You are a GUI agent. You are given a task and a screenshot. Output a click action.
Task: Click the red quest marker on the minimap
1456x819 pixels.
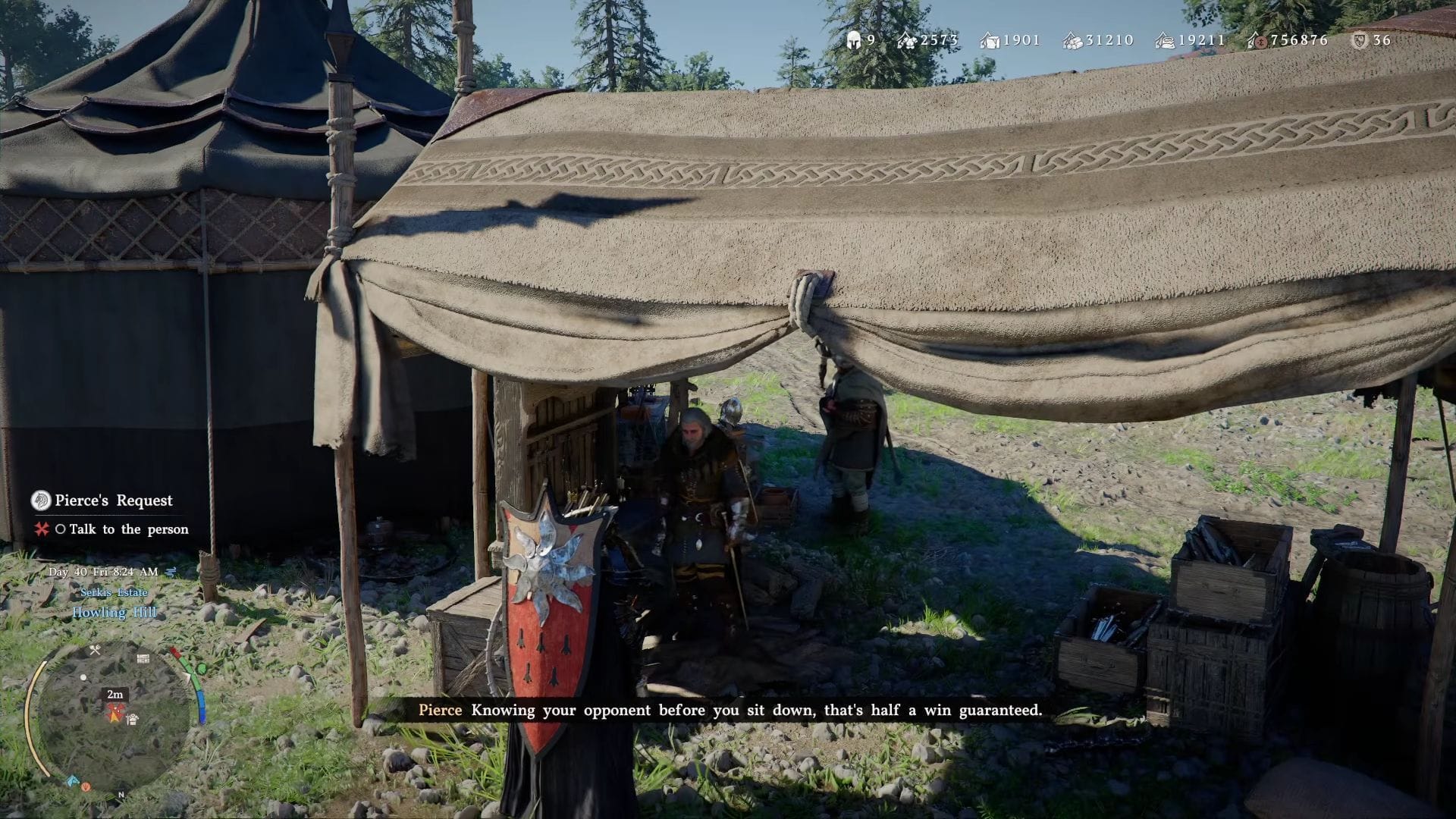(115, 712)
